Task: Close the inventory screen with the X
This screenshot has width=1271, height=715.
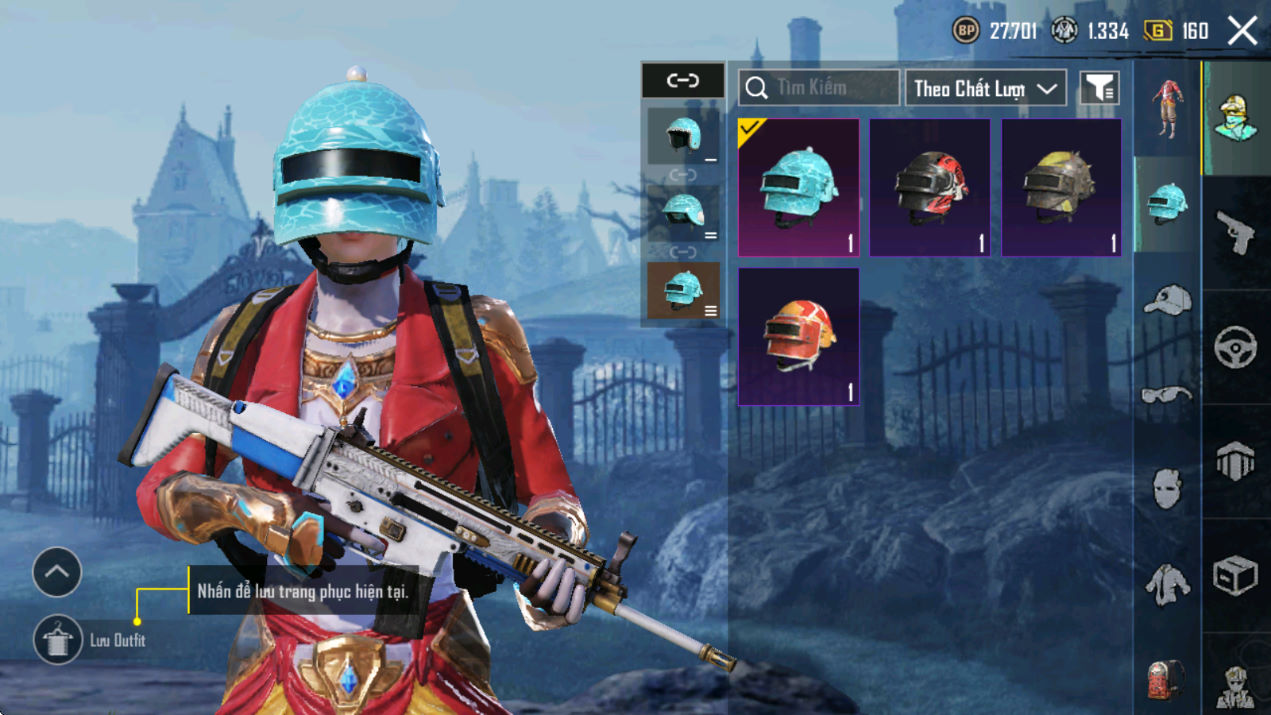Action: [x=1242, y=31]
